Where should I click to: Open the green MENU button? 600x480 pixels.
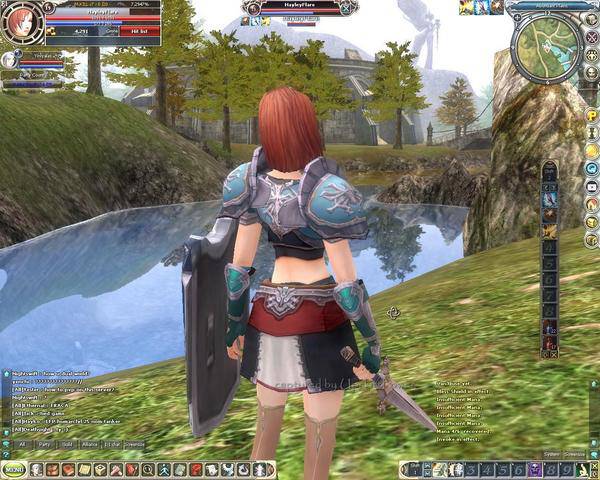(14, 469)
